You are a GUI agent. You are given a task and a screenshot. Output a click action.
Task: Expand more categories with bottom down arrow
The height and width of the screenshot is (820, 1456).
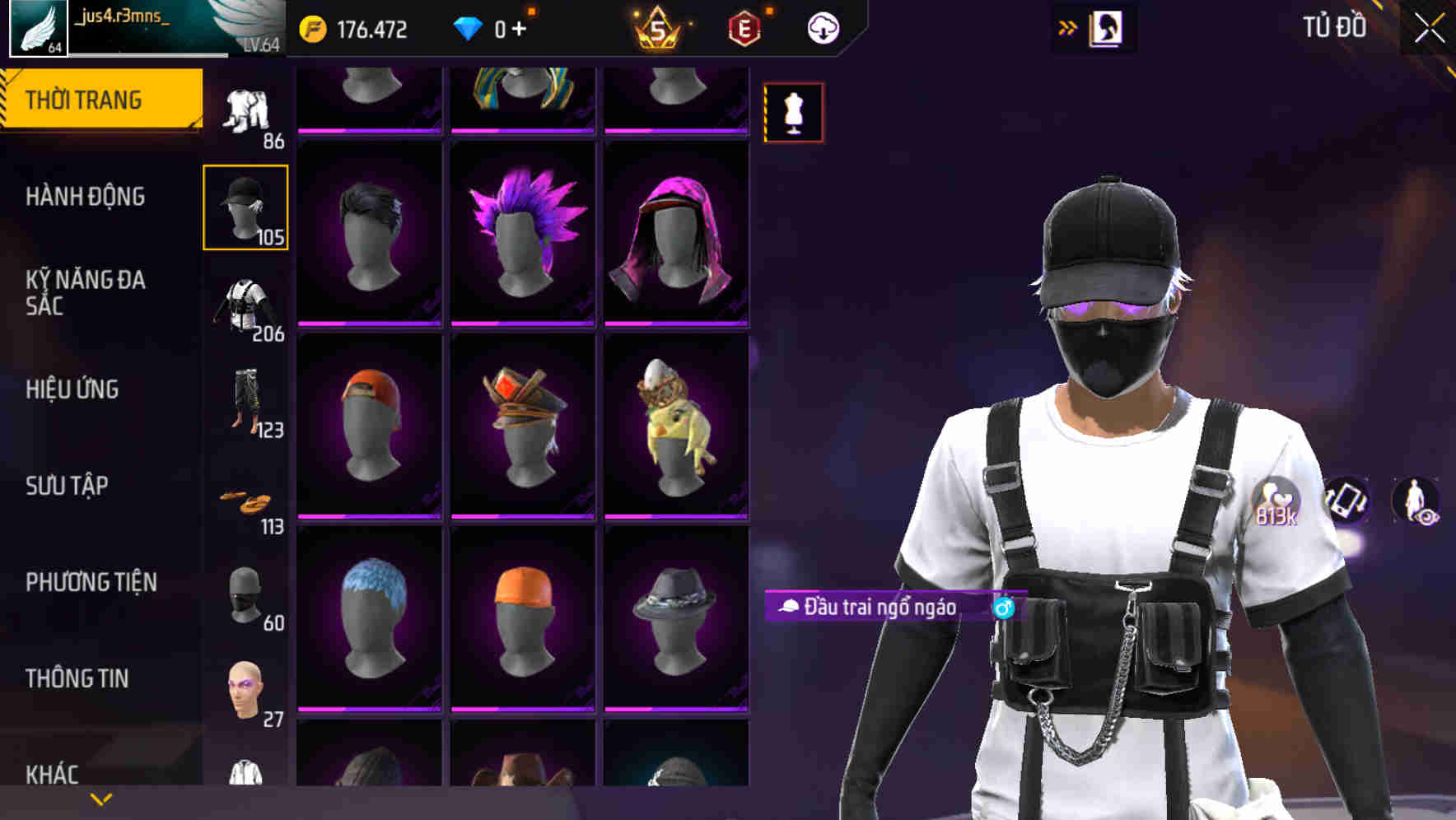[99, 799]
